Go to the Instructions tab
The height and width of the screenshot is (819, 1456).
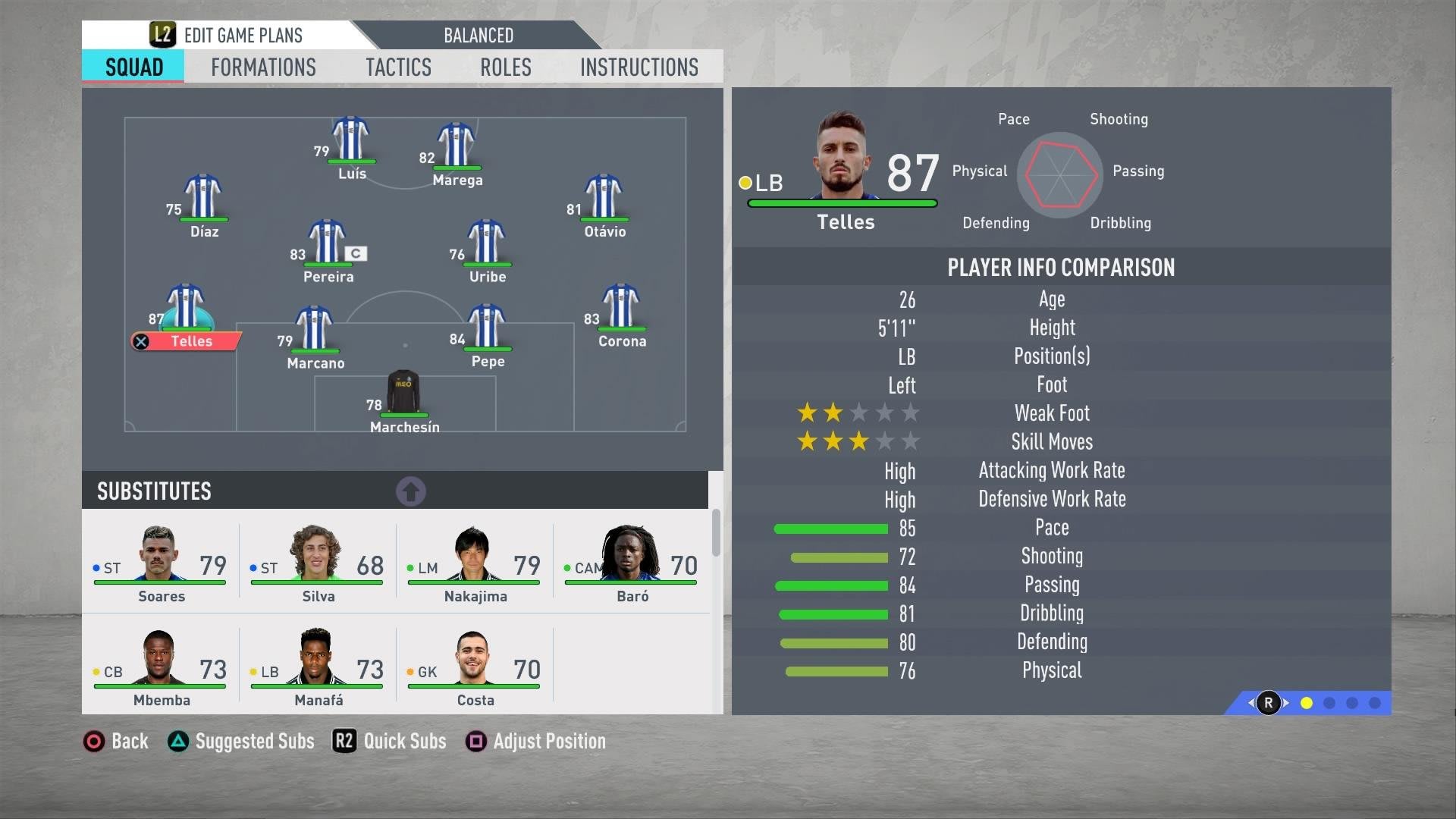(639, 67)
